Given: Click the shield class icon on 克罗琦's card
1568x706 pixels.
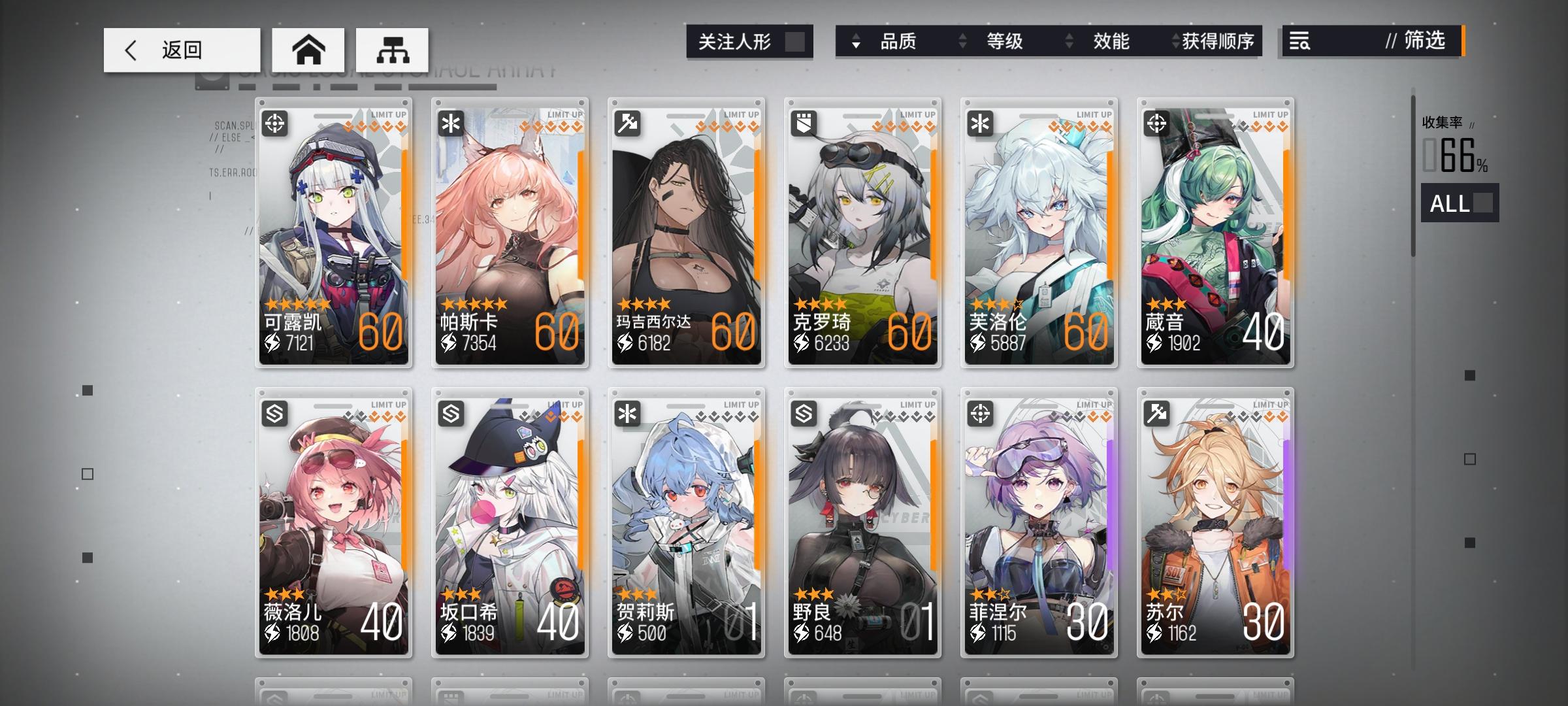Looking at the screenshot, I should tap(804, 123).
